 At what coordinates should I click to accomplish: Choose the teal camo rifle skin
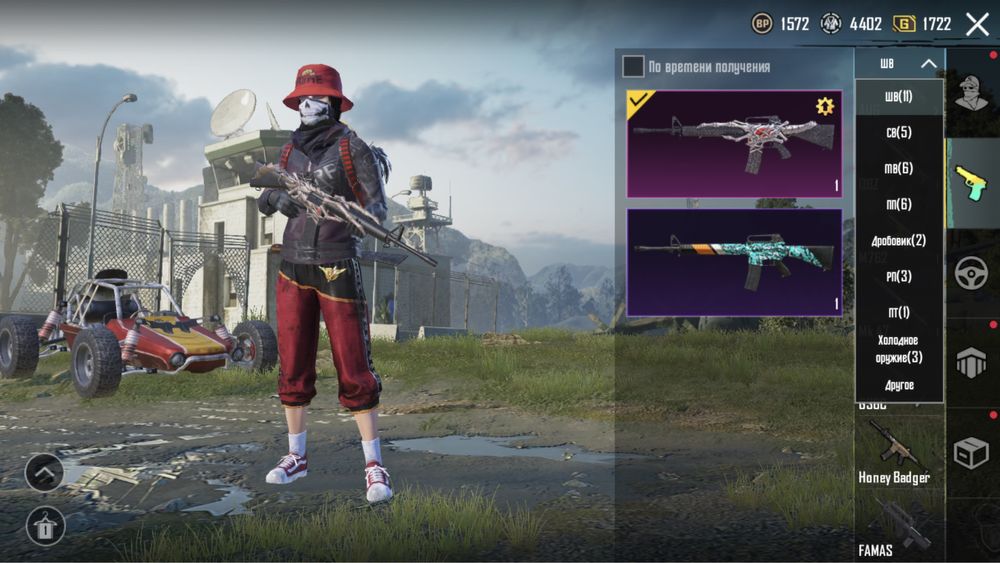(x=734, y=262)
